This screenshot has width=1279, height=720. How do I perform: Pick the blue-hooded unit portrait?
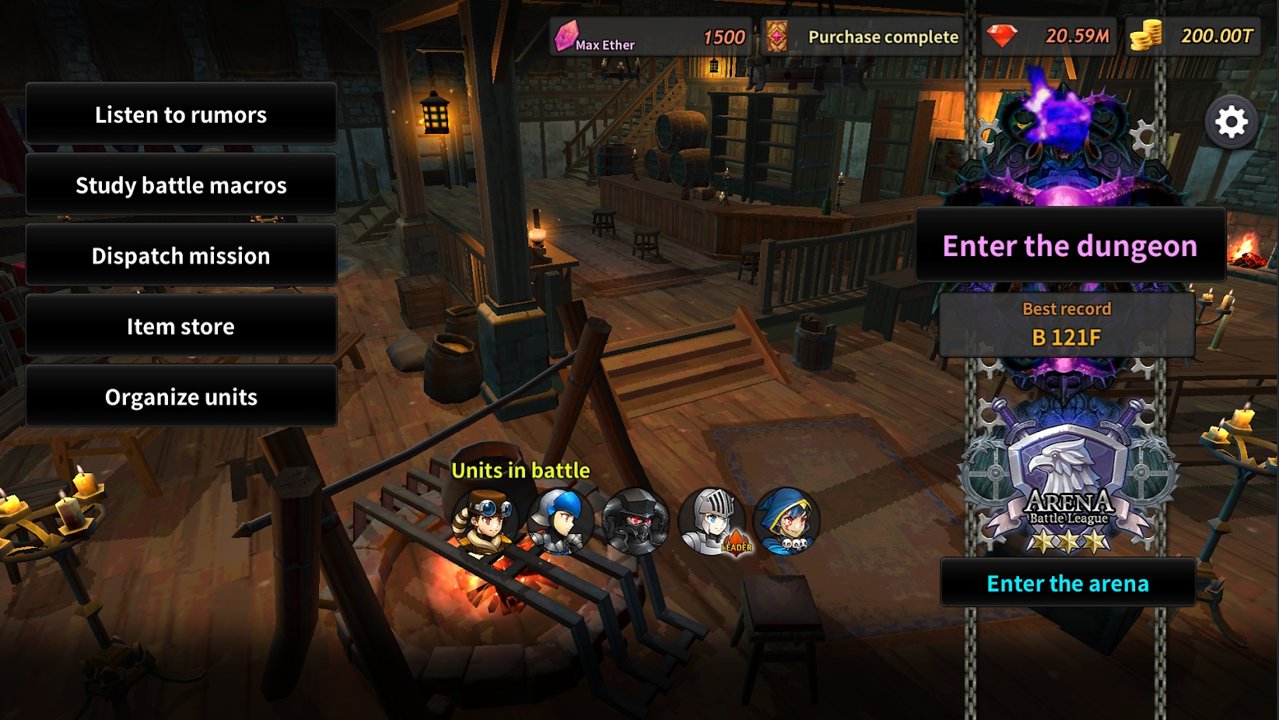pyautogui.click(x=787, y=521)
